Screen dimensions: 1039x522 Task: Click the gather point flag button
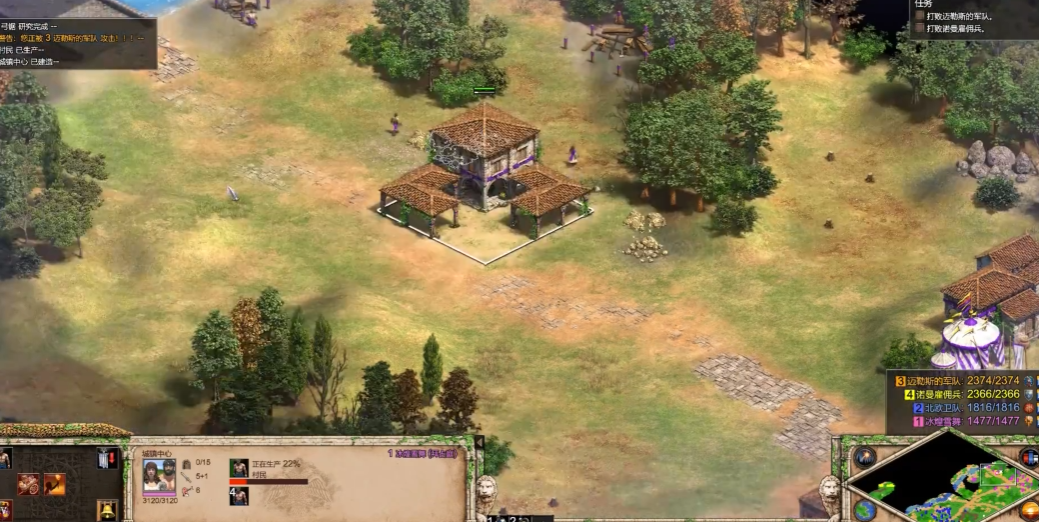pyautogui.click(x=106, y=459)
